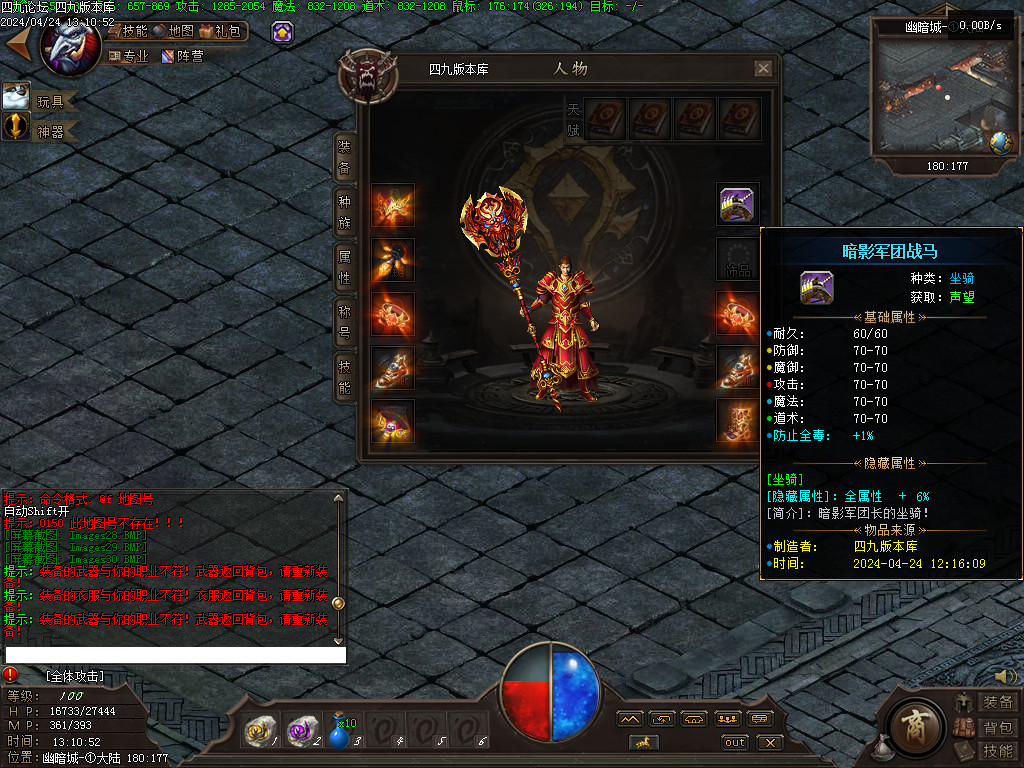Select the purple Shadow Legion warhorse mount slot
This screenshot has height=768, width=1024.
tap(738, 205)
